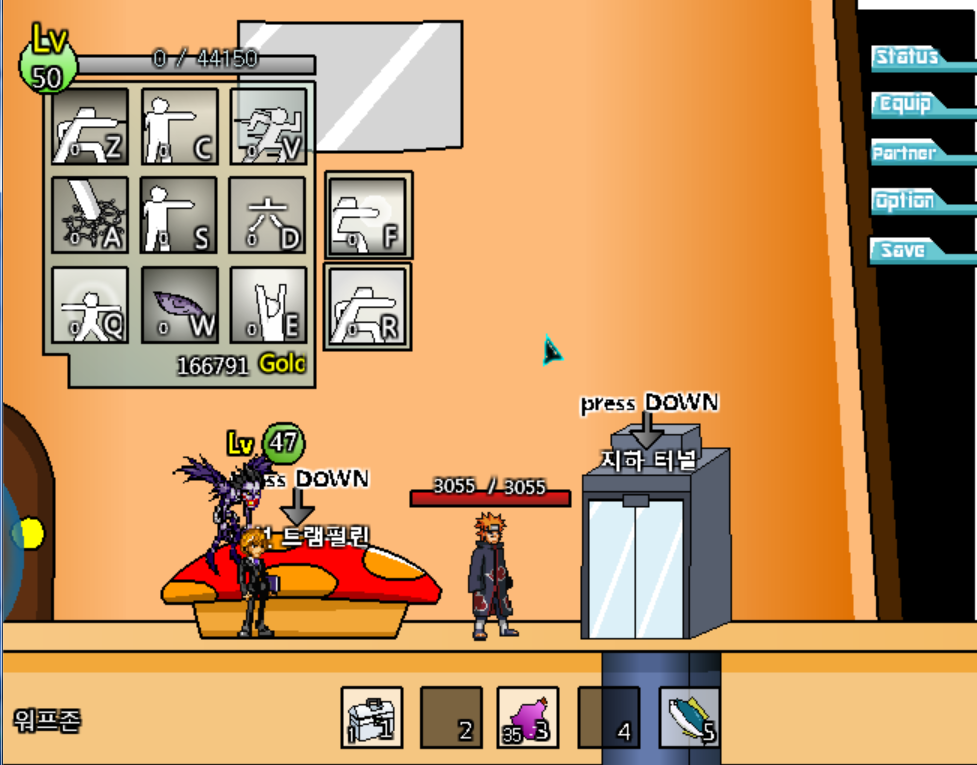This screenshot has width=977, height=765.
Task: Open the Option menu
Action: tap(905, 201)
